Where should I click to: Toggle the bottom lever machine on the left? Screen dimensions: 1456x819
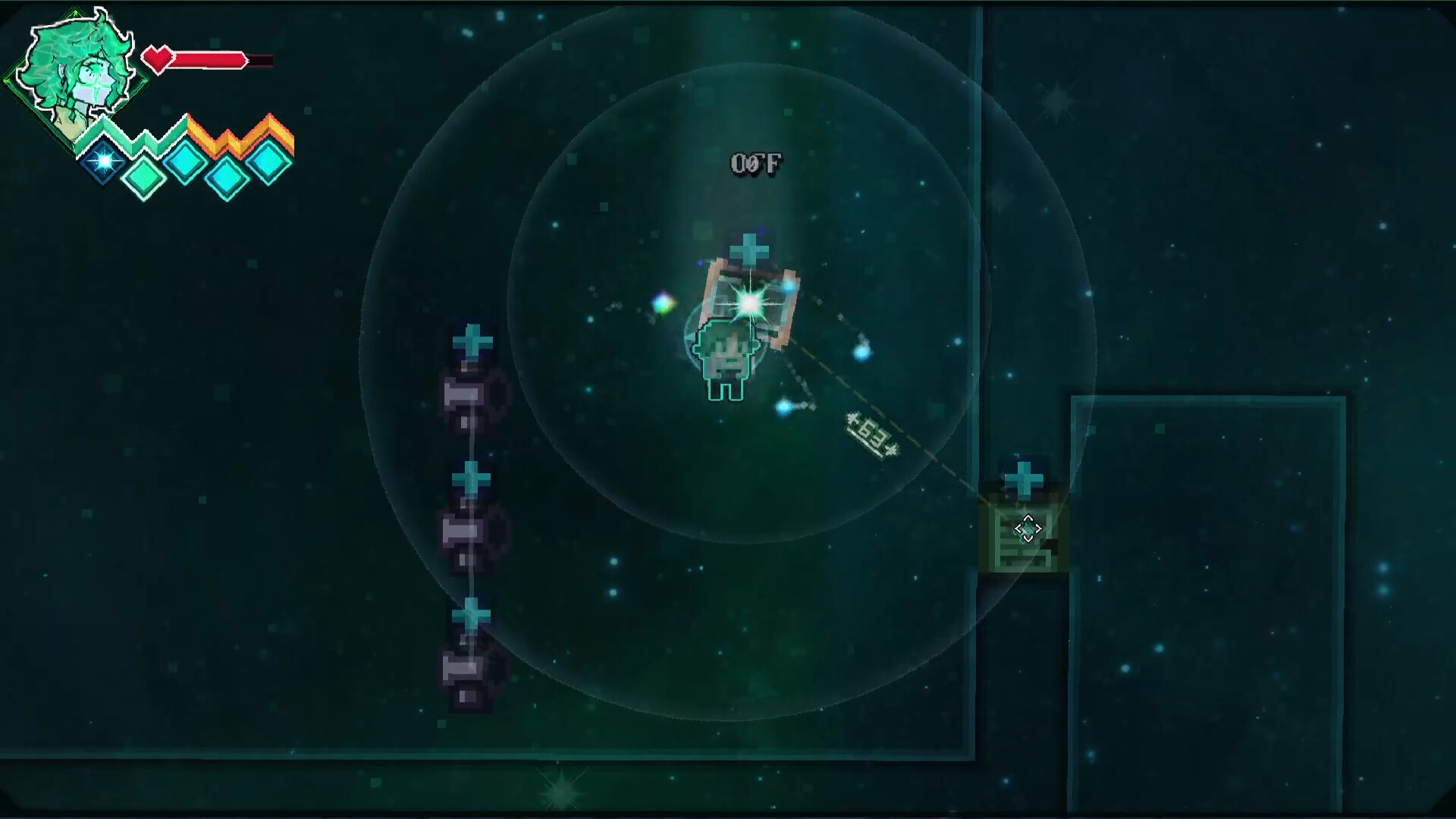coord(469,667)
